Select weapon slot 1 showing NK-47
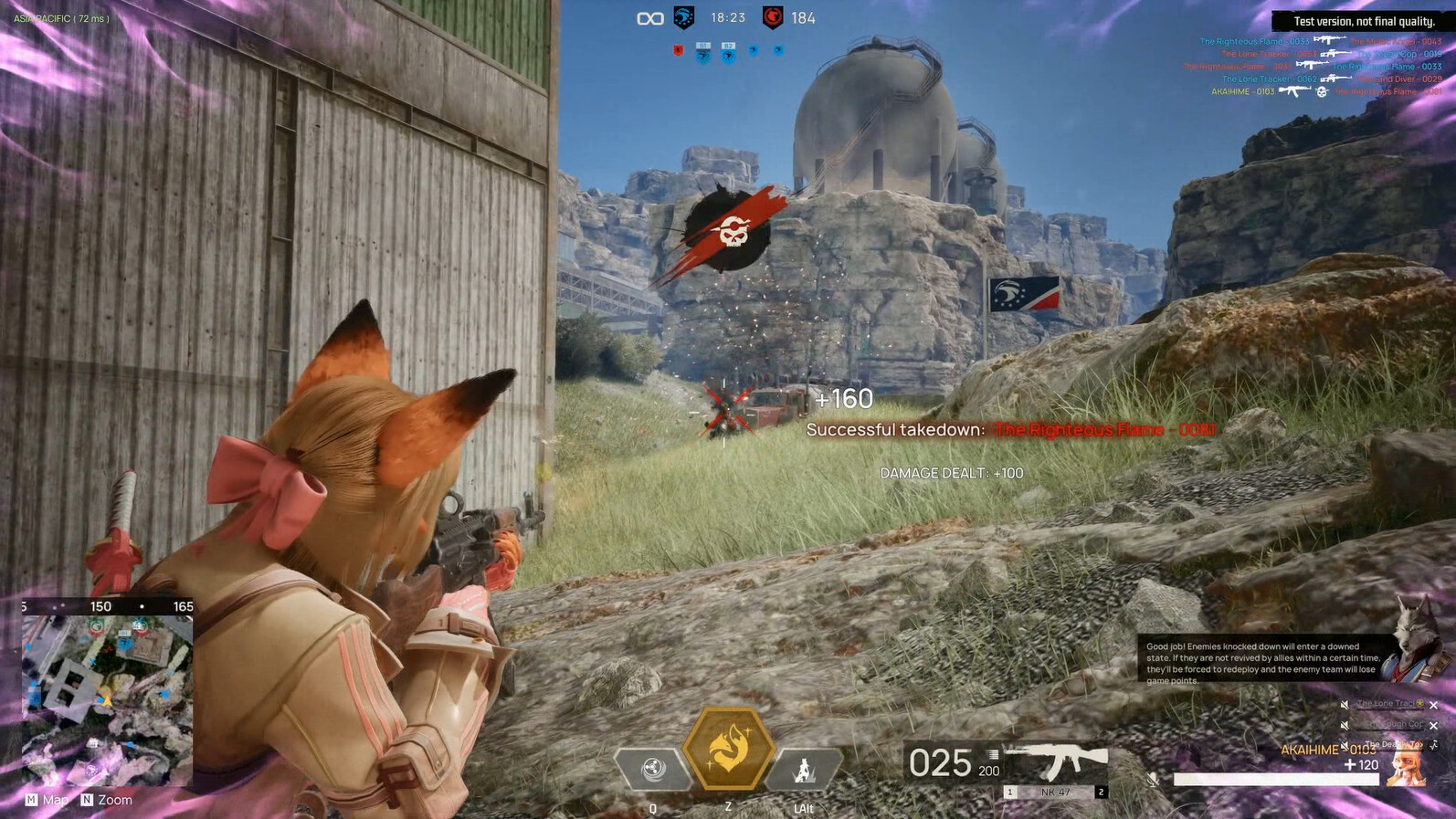 tap(1008, 791)
